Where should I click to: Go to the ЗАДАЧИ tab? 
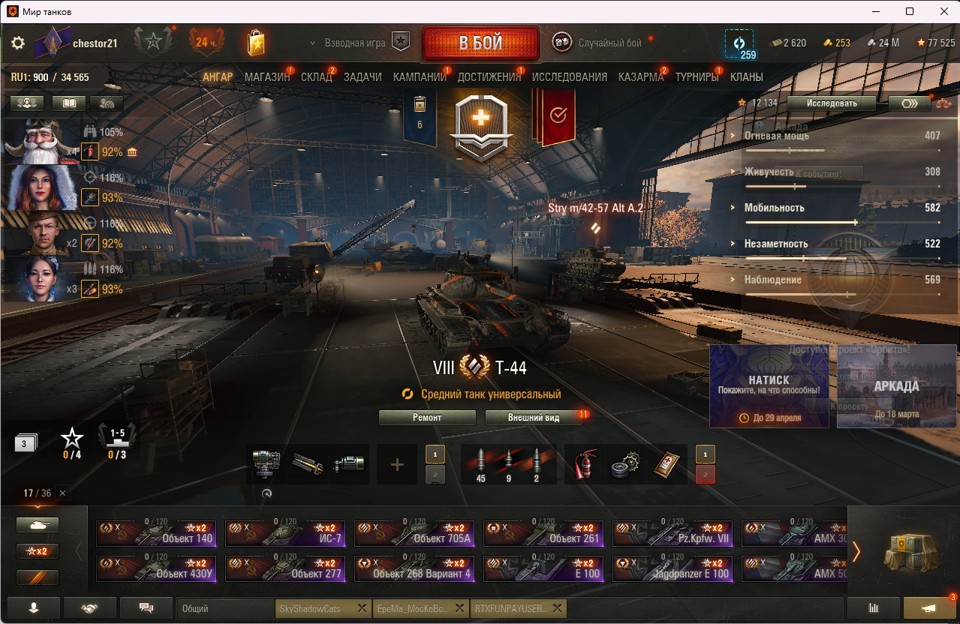tap(362, 77)
